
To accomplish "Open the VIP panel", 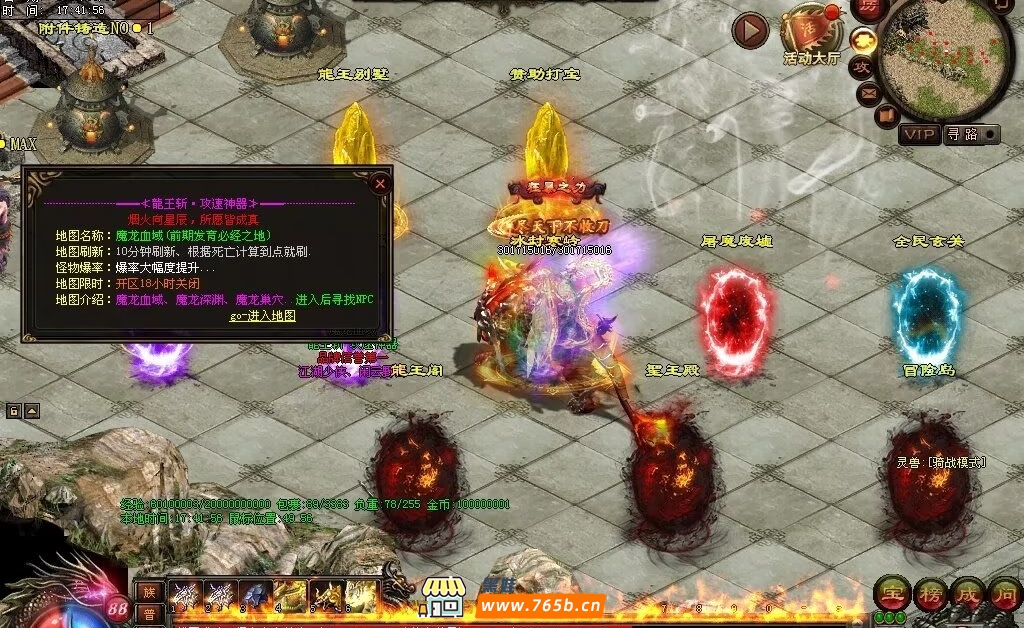I will pyautogui.click(x=920, y=134).
